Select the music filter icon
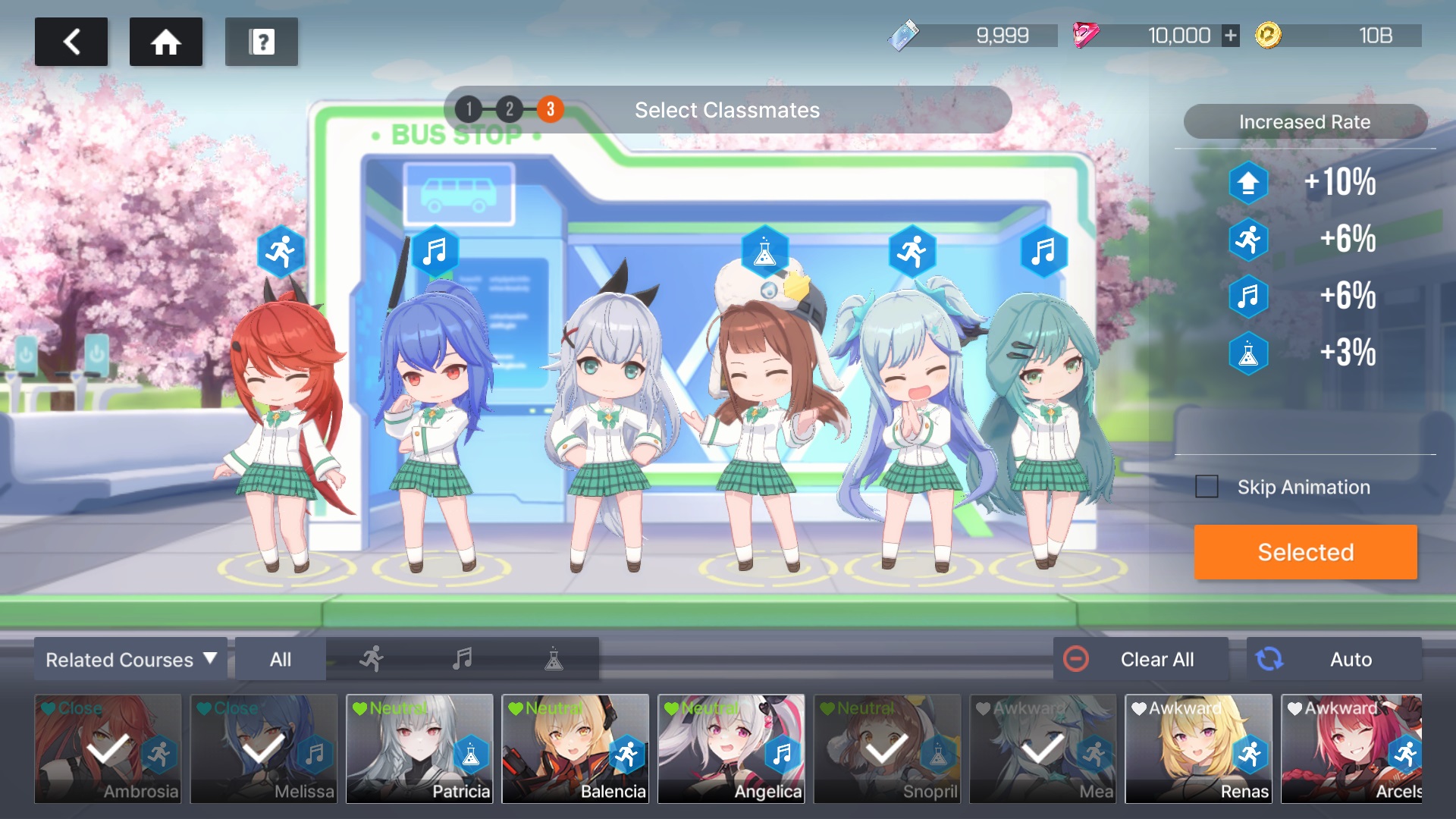 463,659
